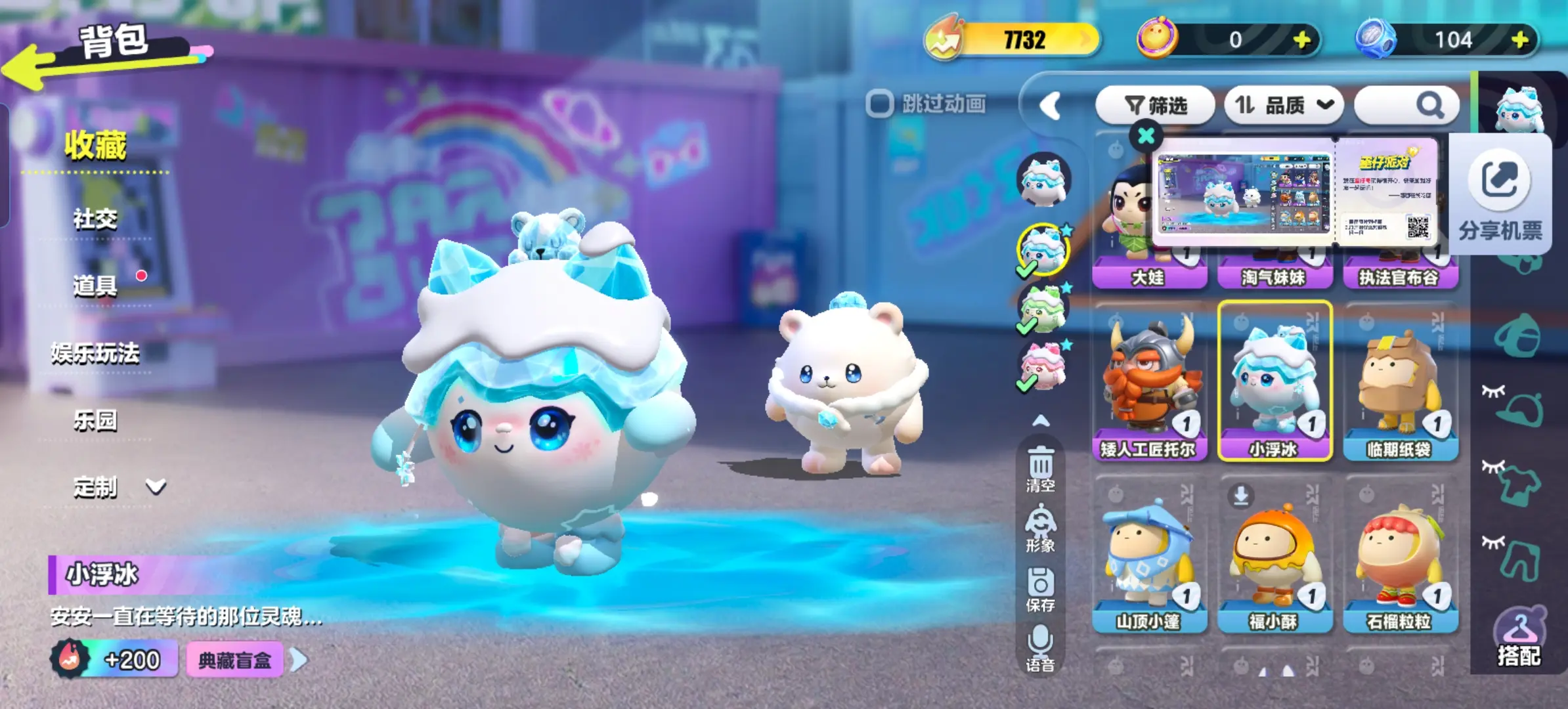
Task: Select the 娱乐玩法 category
Action: (95, 353)
